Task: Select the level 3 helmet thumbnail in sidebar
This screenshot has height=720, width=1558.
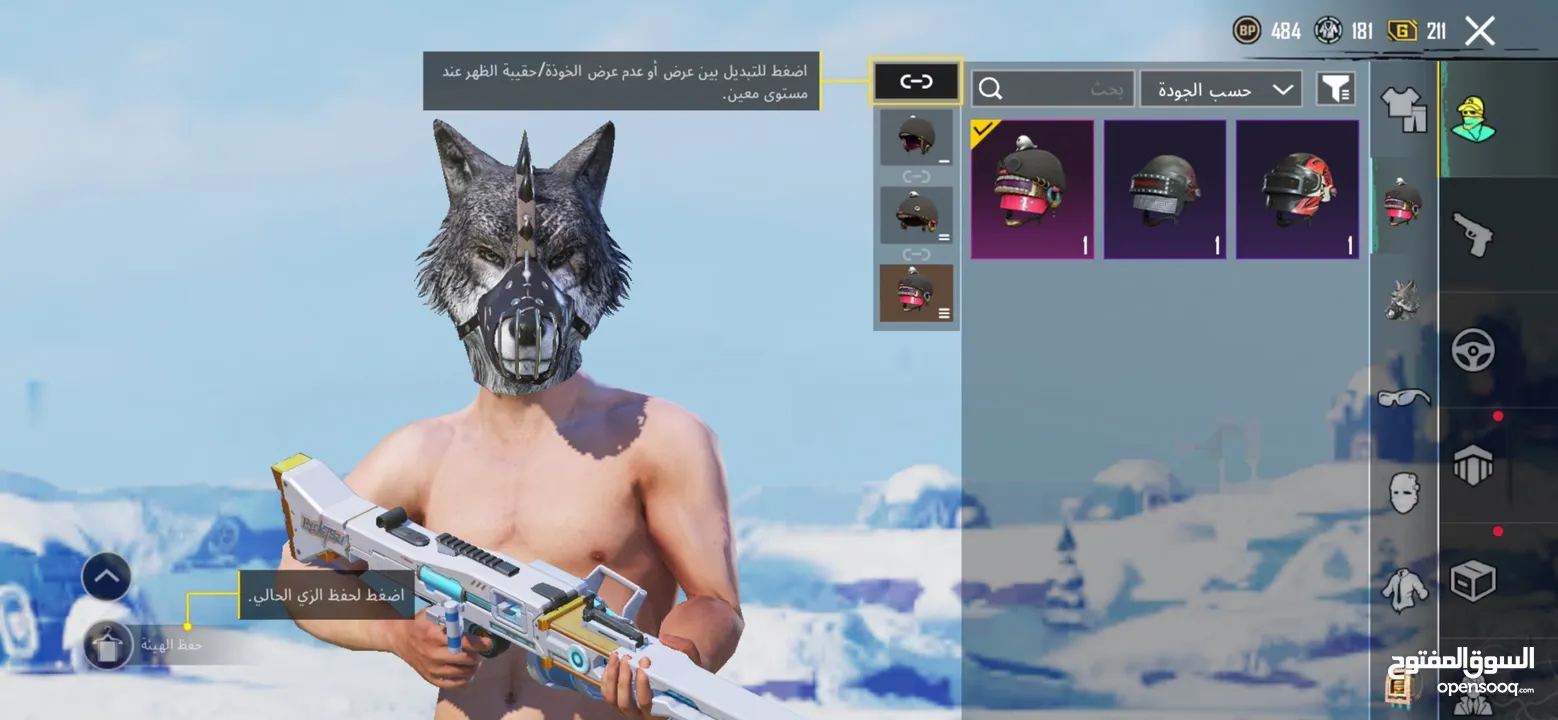Action: tap(916, 292)
